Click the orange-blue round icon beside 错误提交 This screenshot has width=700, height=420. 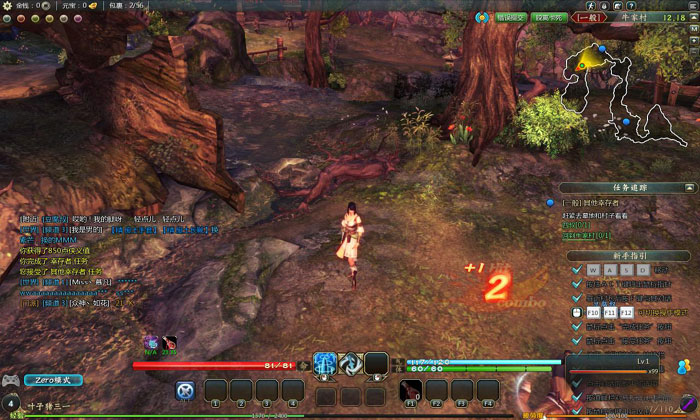(x=482, y=17)
